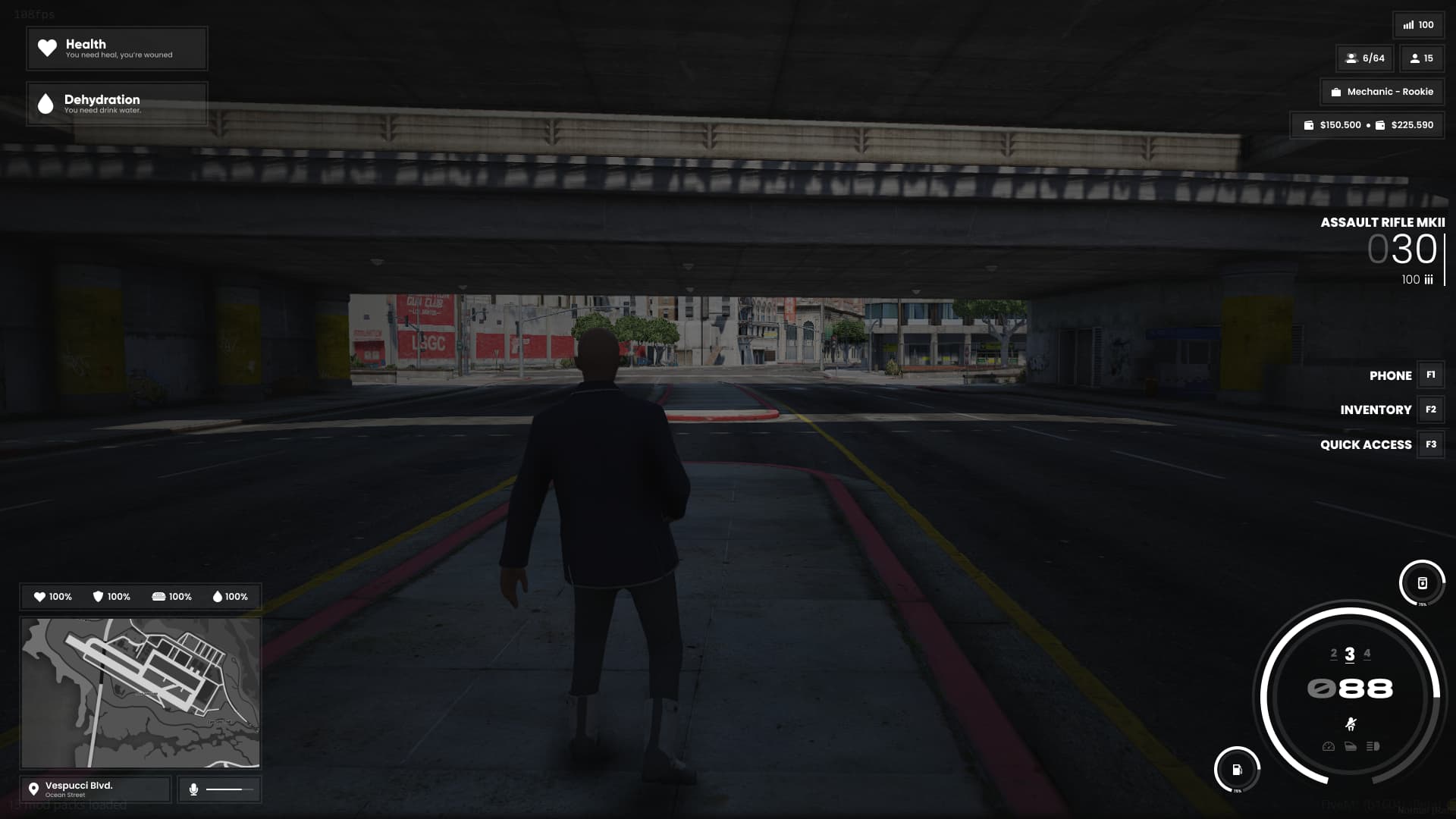Open the Mechanic job briefcase icon

[x=1336, y=92]
